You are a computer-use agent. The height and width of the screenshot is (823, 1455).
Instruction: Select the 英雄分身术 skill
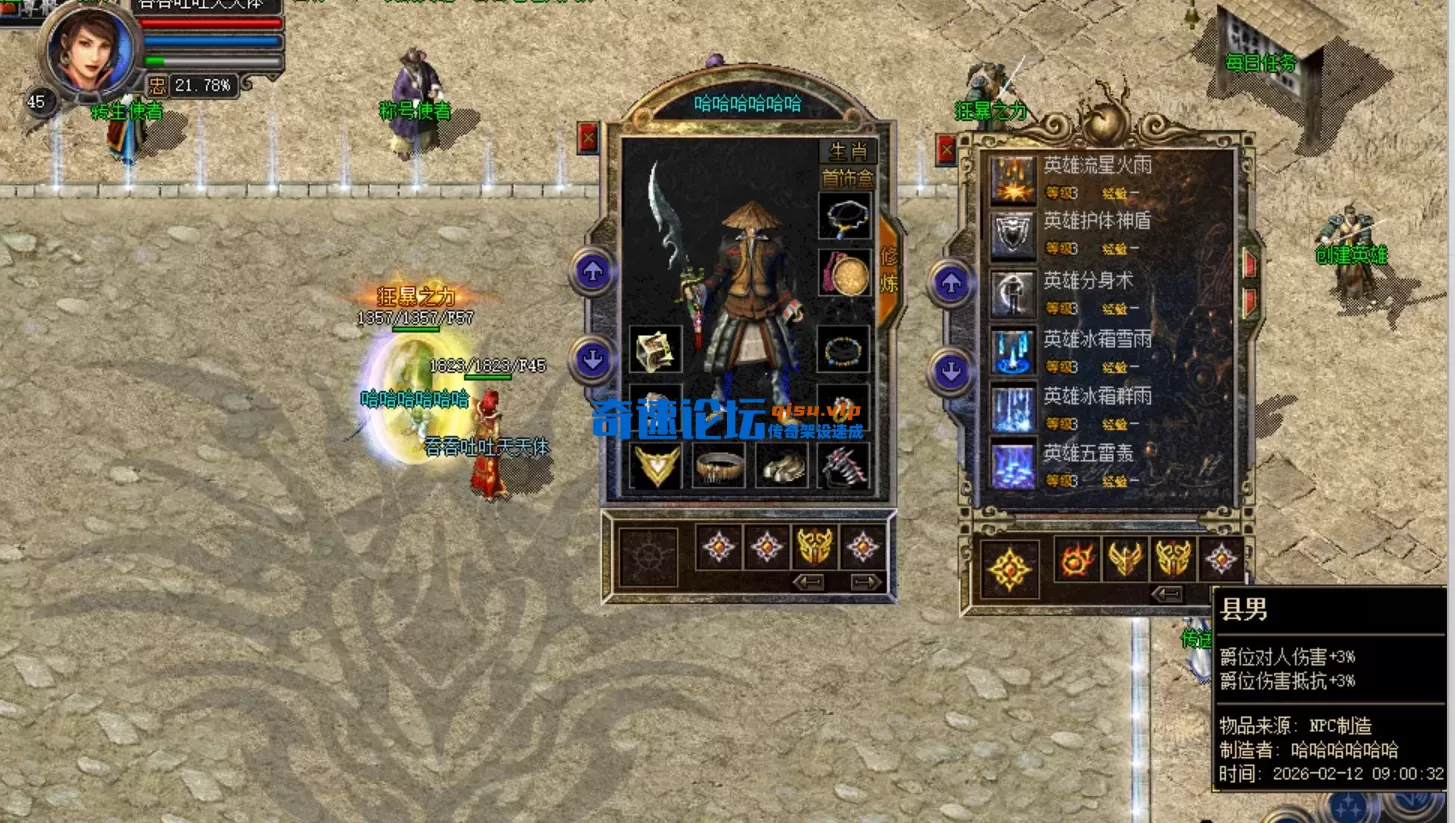(x=1013, y=294)
